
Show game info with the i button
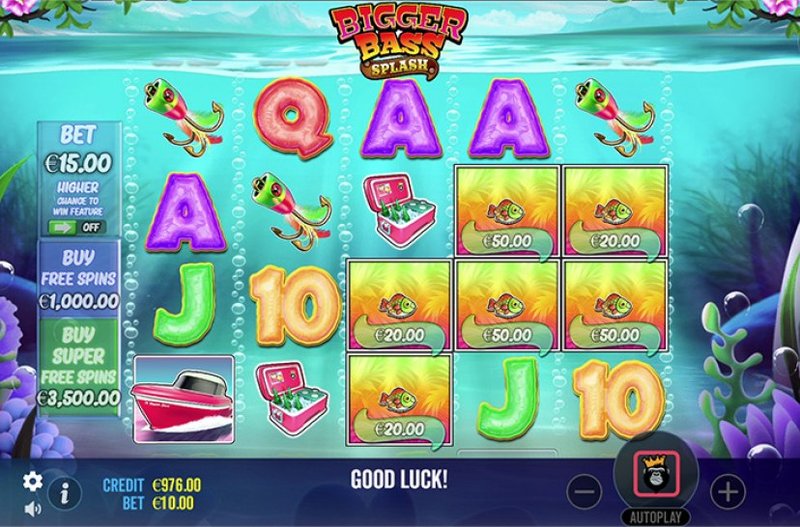point(65,492)
